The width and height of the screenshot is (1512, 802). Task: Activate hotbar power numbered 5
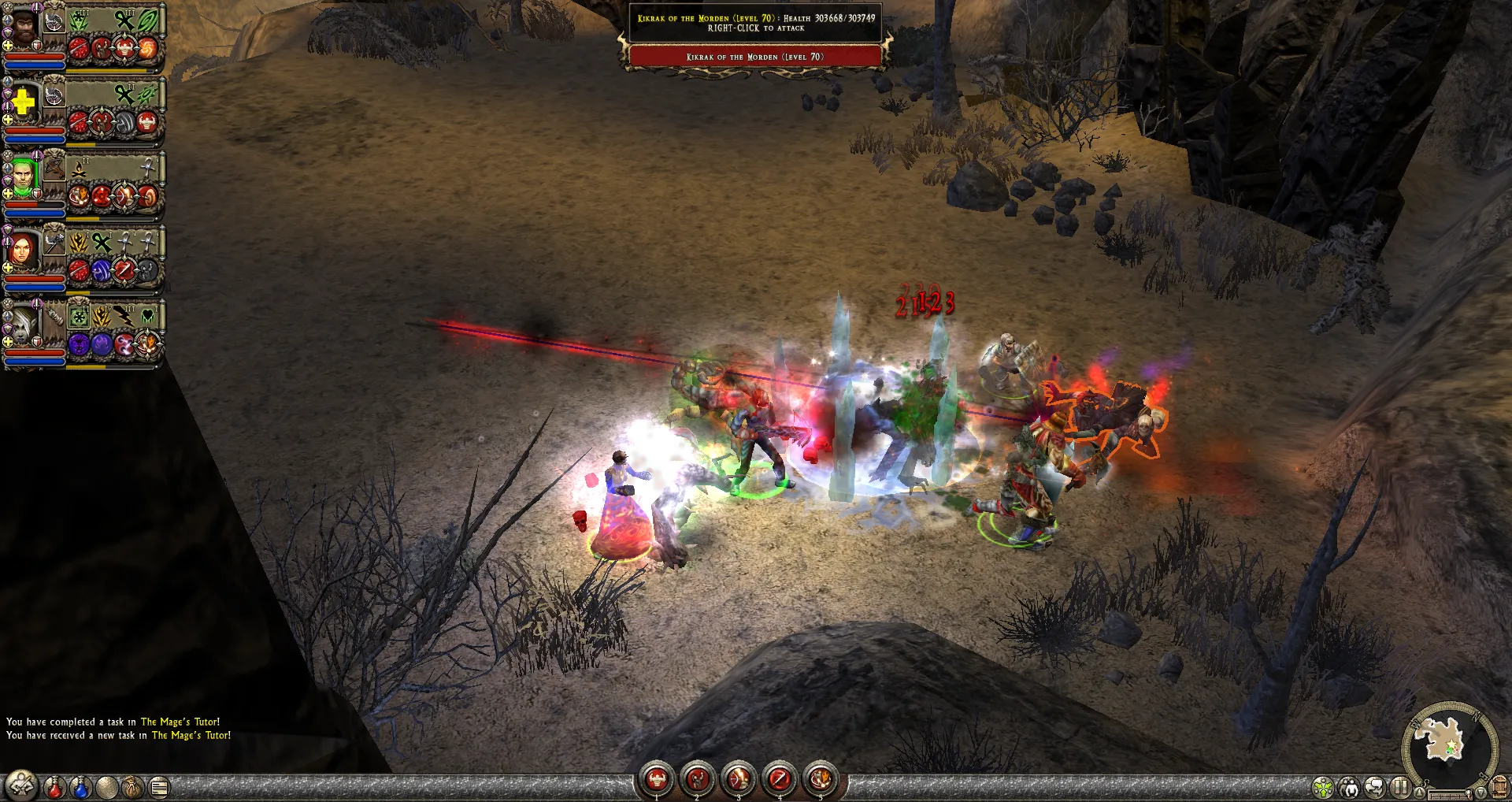pyautogui.click(x=821, y=779)
